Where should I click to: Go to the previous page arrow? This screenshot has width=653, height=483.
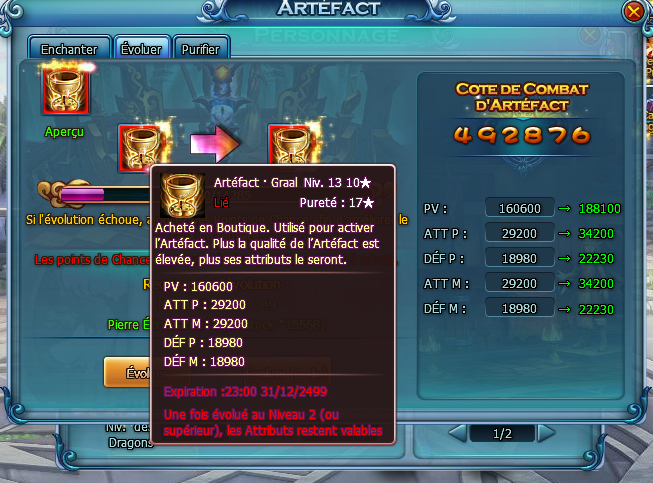tap(457, 434)
